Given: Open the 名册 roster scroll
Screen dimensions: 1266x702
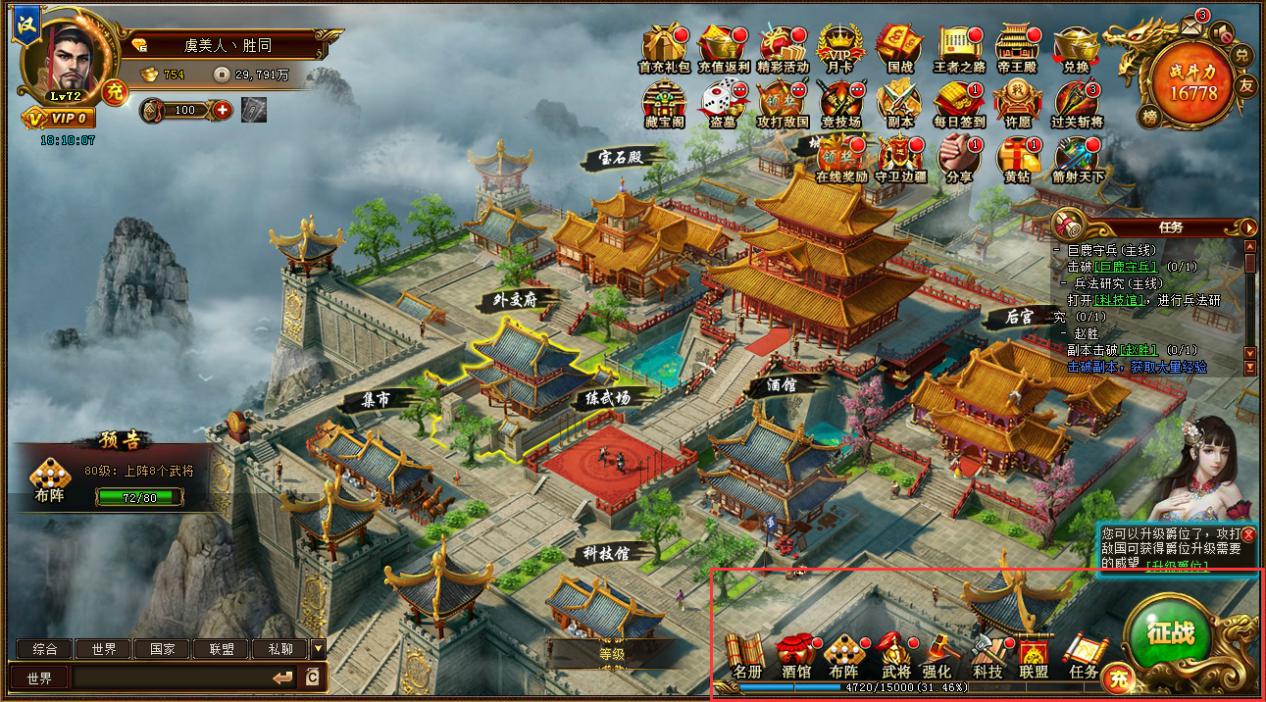Looking at the screenshot, I should (x=746, y=655).
